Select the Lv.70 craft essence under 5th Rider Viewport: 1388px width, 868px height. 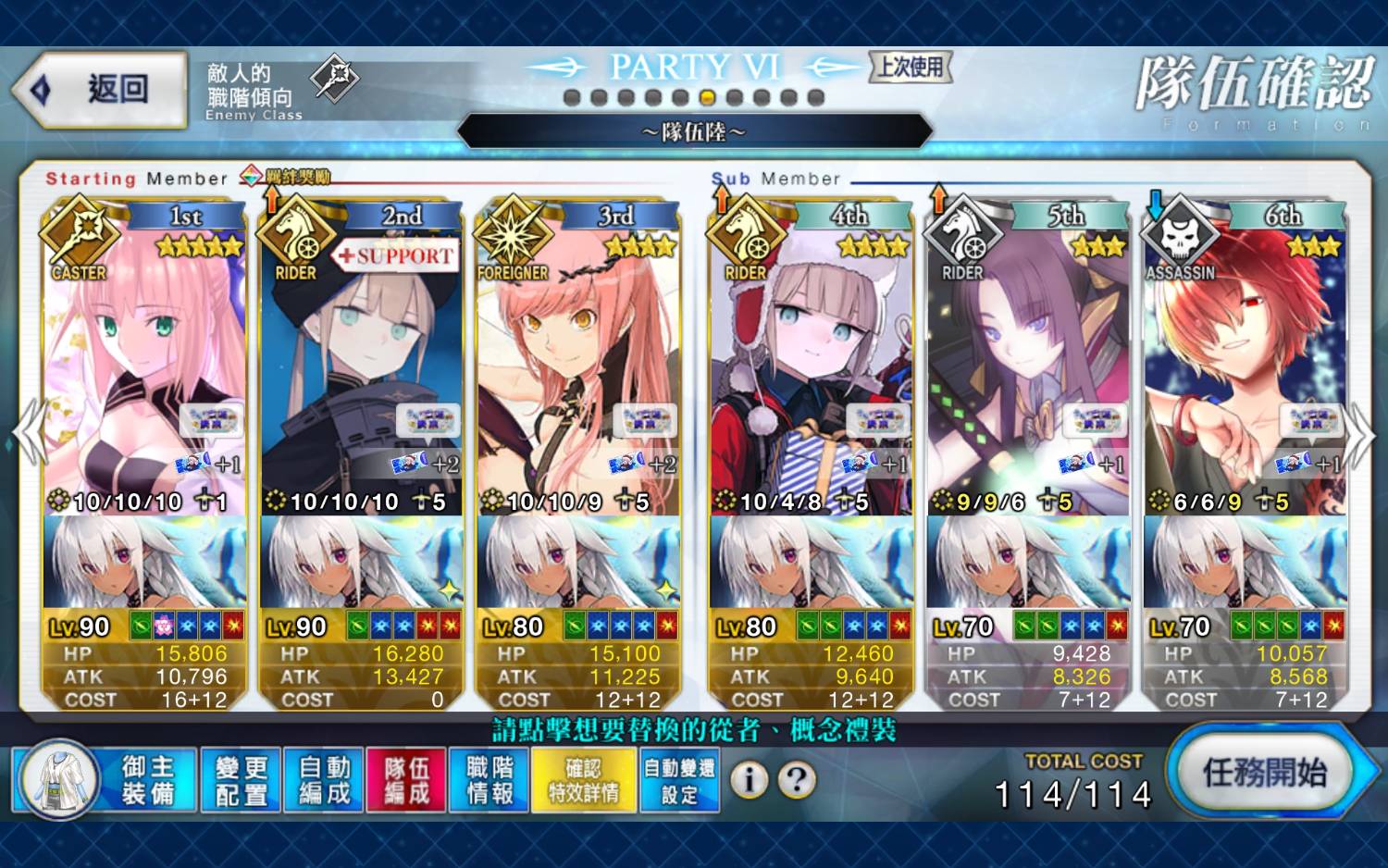tap(1028, 564)
